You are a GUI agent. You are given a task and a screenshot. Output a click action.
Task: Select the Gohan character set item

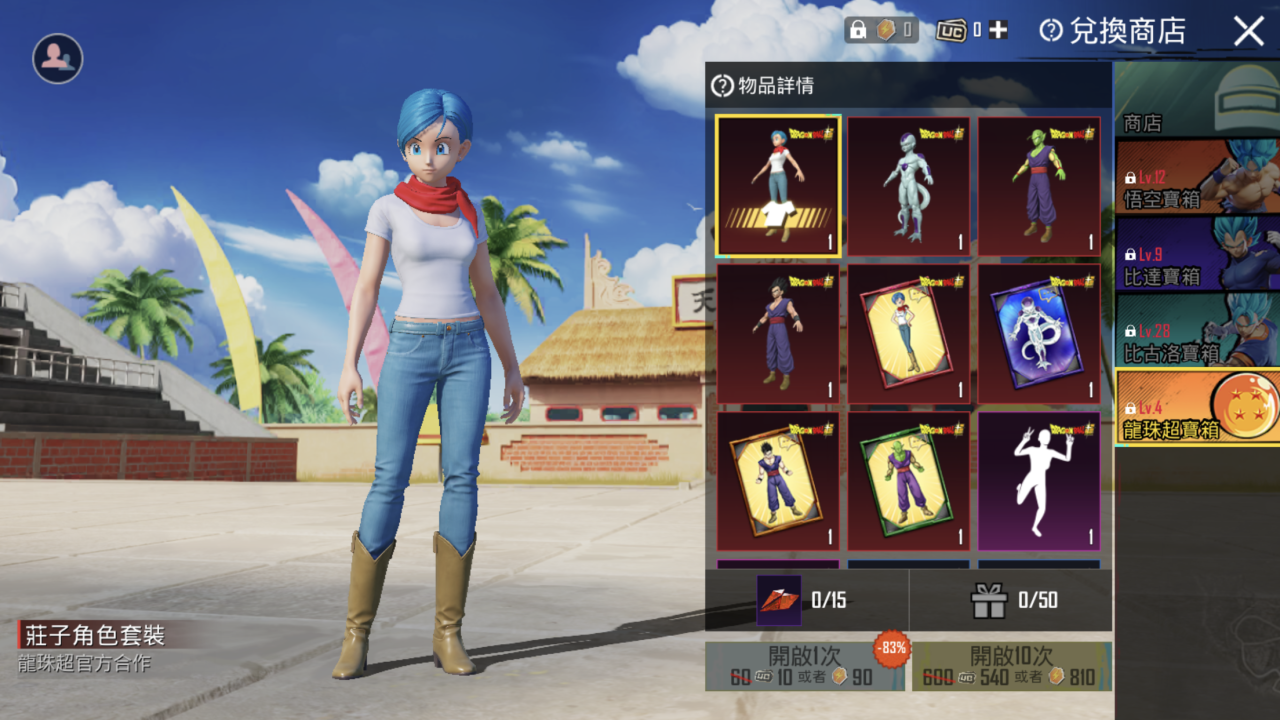coord(778,333)
